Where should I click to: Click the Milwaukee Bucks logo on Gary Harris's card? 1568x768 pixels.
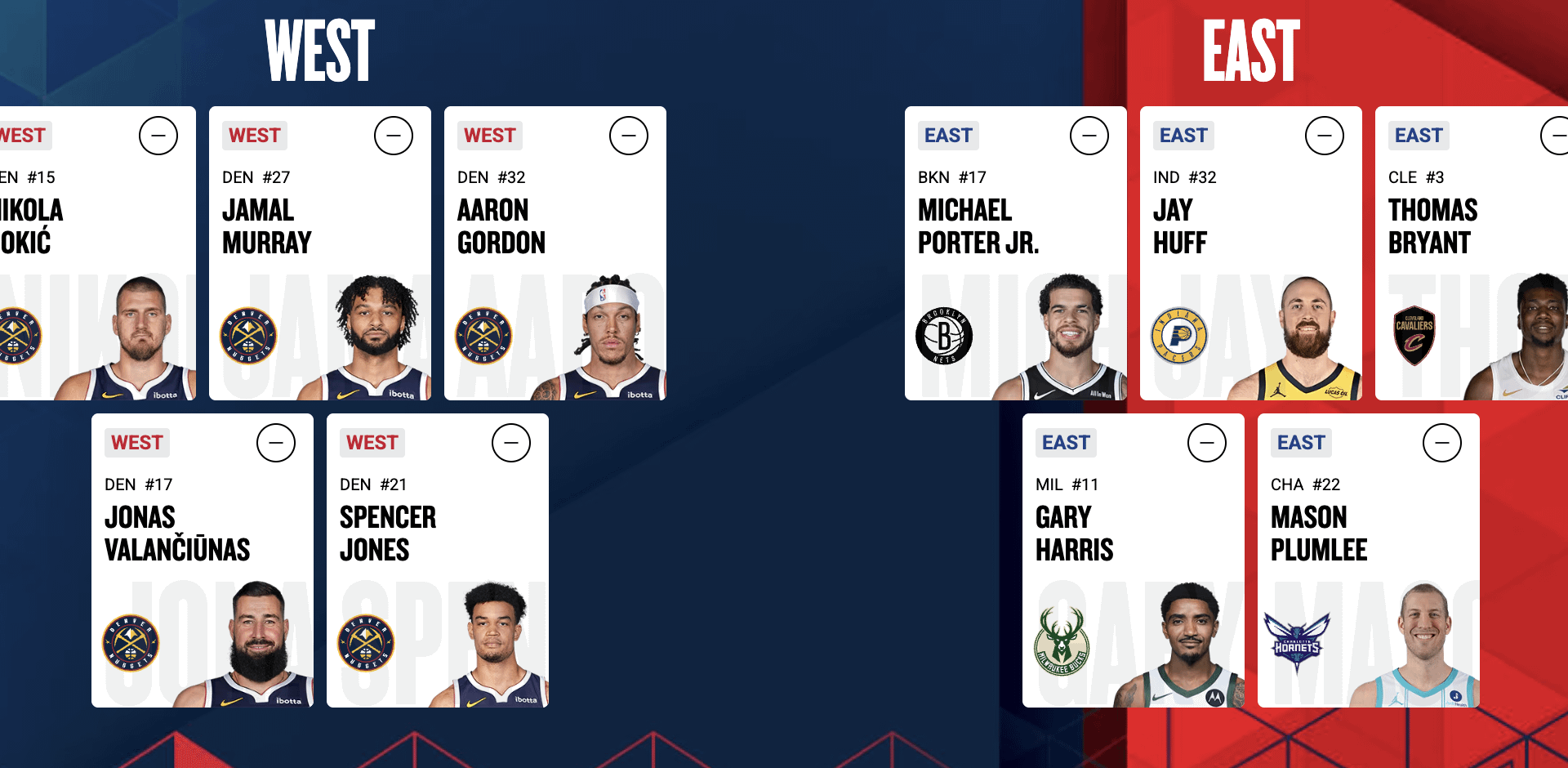1063,641
